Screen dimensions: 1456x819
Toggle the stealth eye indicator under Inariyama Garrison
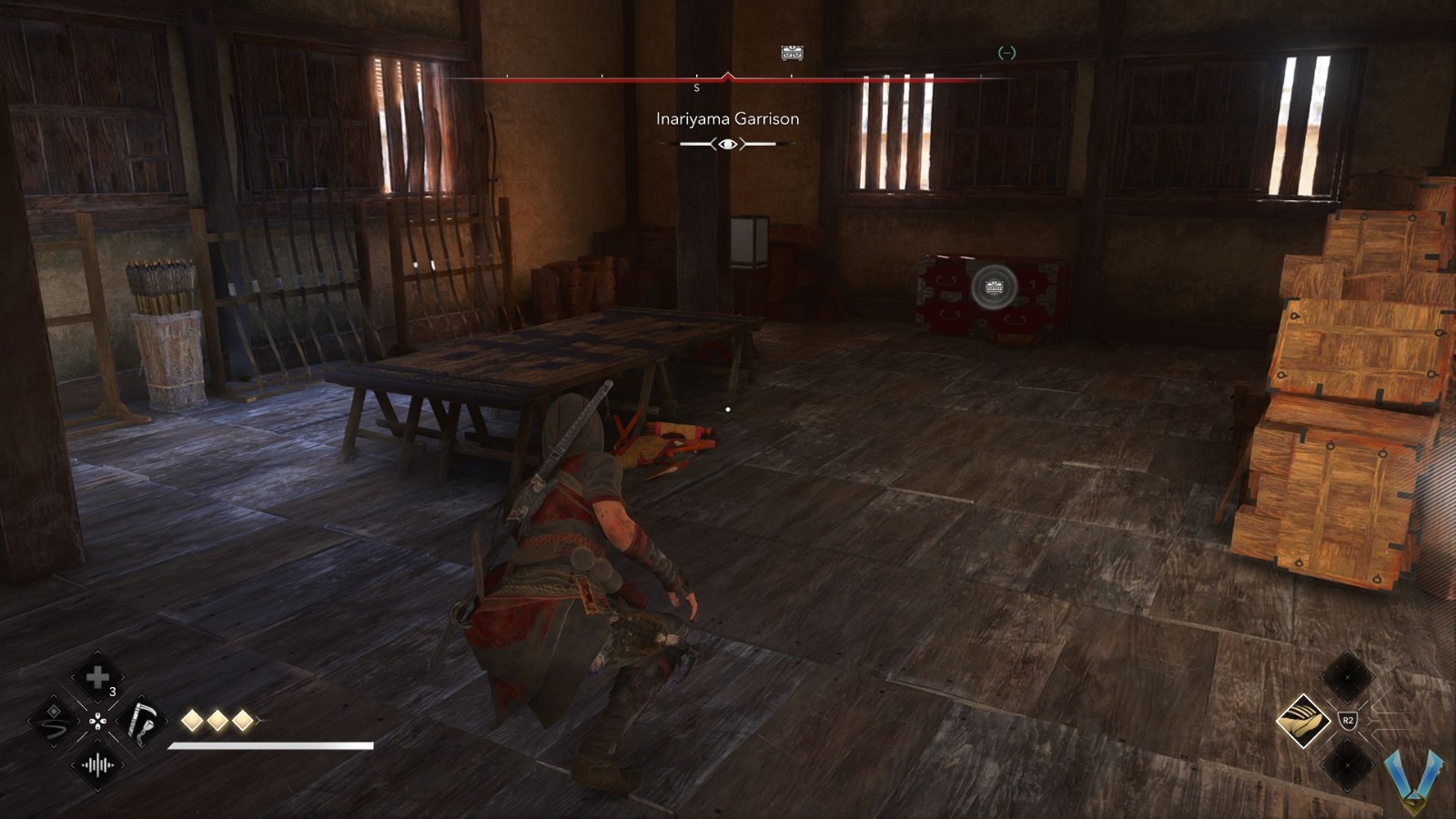[x=726, y=143]
